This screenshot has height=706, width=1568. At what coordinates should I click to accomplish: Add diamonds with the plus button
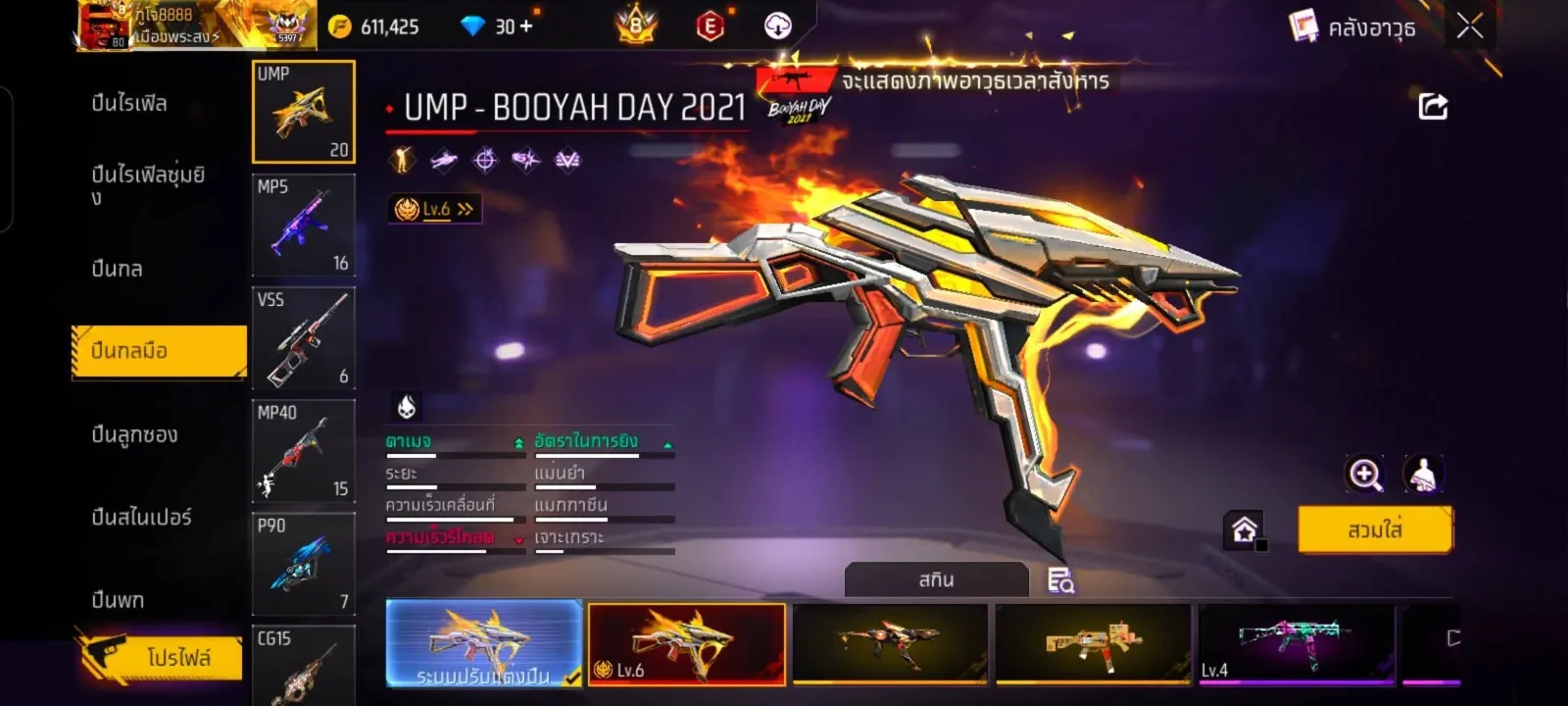point(526,26)
